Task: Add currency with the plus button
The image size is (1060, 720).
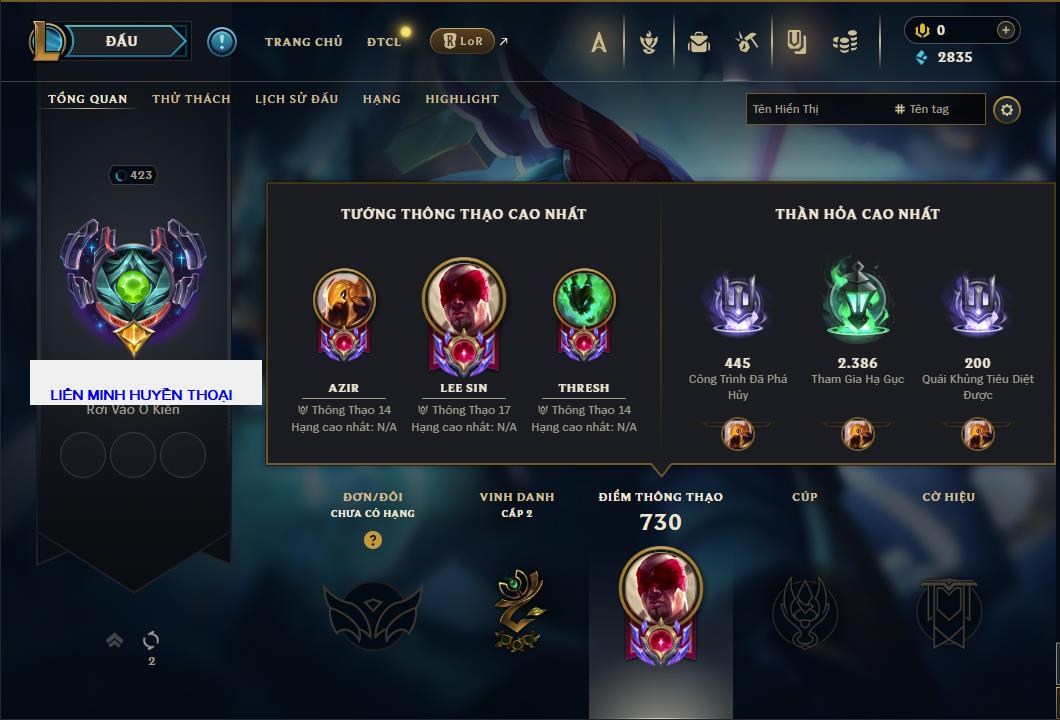Action: [1005, 30]
